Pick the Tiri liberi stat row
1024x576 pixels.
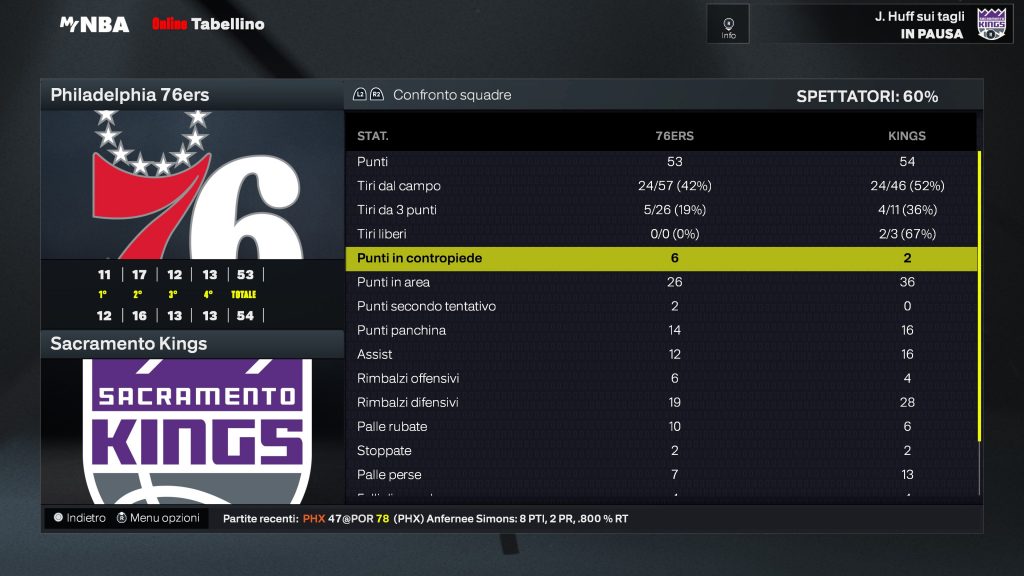tap(660, 234)
